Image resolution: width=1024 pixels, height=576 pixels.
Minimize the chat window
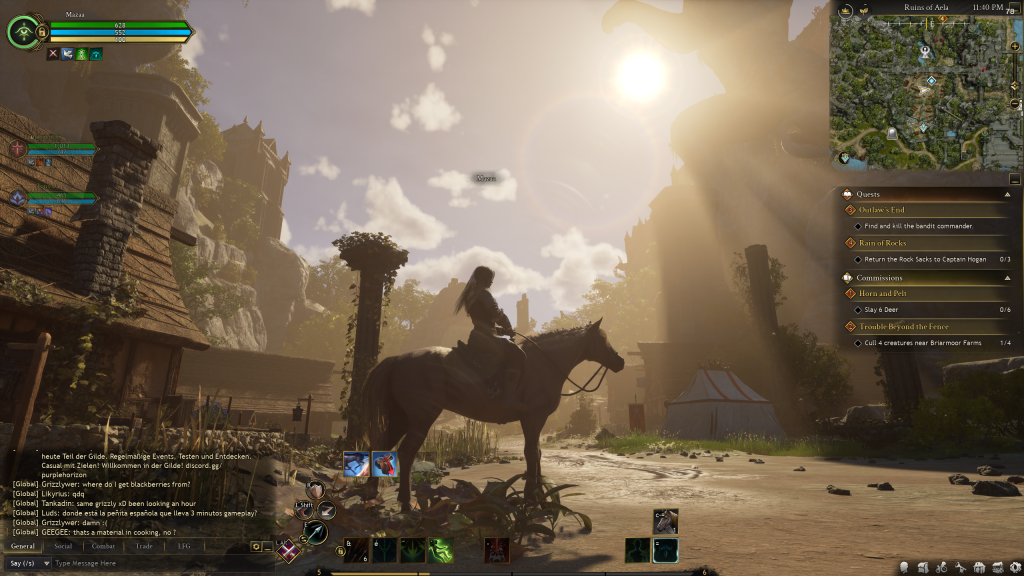pos(268,547)
